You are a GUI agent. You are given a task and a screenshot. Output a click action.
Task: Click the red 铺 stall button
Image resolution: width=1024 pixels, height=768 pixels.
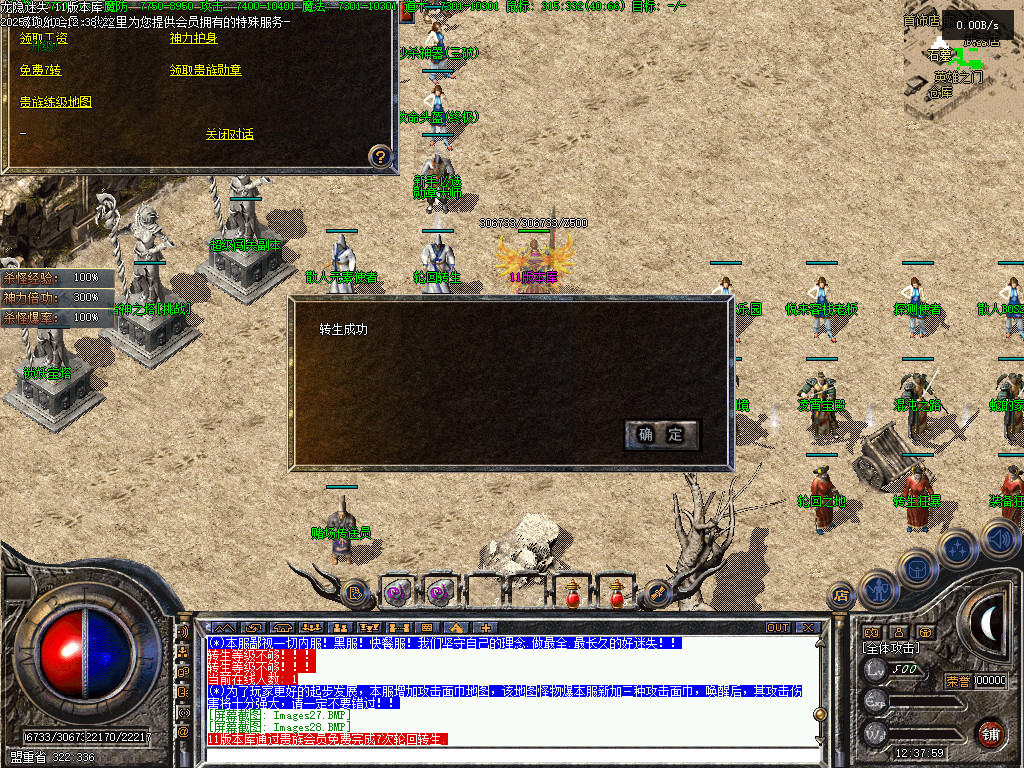tap(990, 733)
